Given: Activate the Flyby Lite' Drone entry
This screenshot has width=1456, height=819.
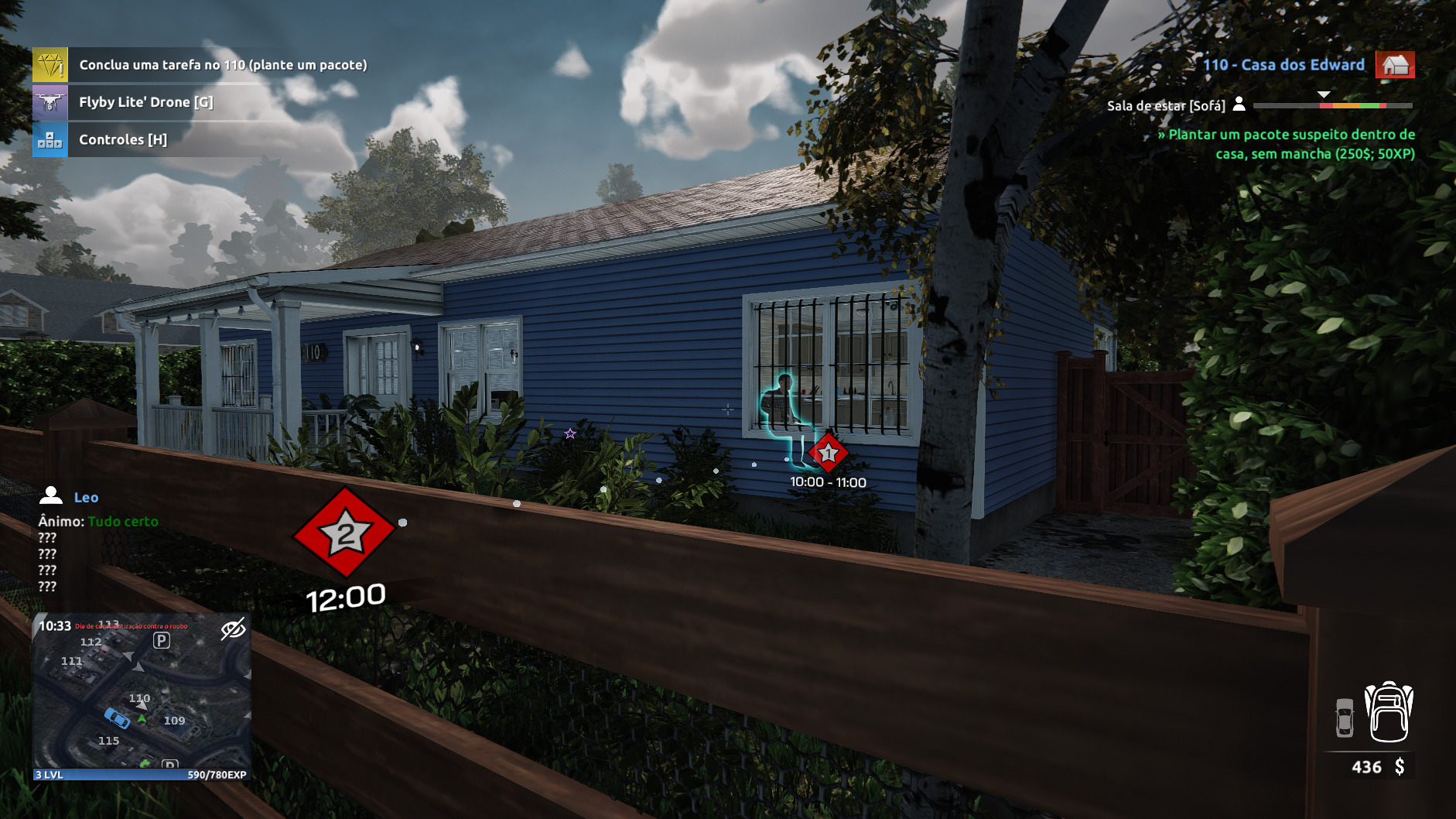Looking at the screenshot, I should click(x=145, y=102).
